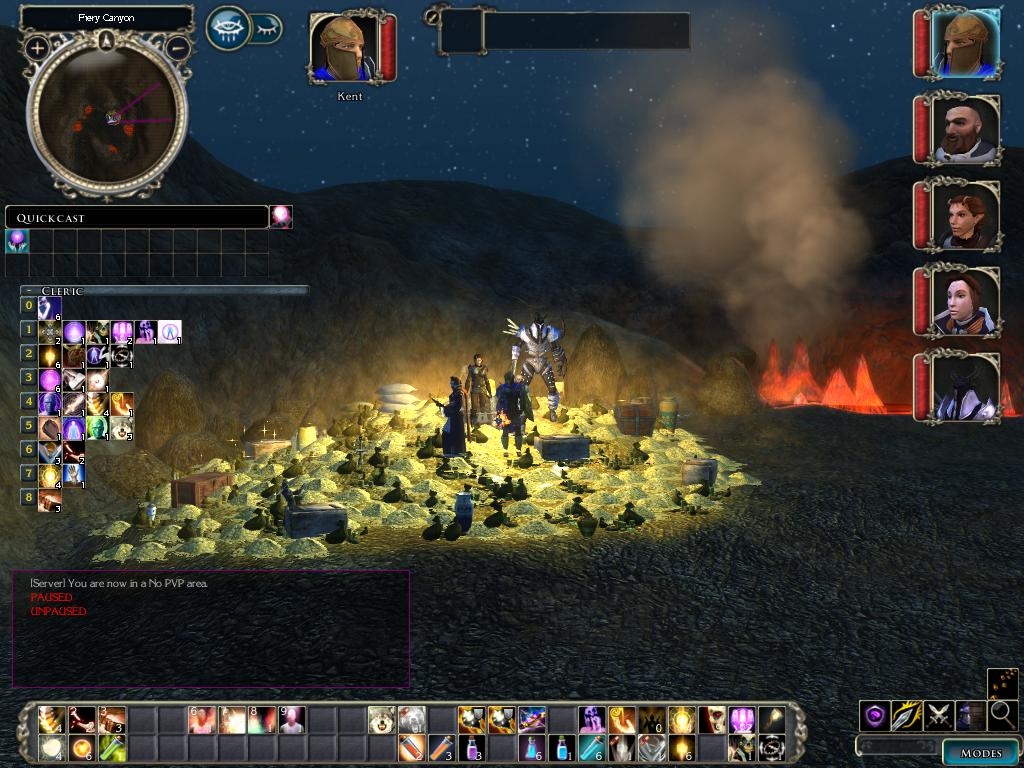Collapse the Cleric spell list panel
Image resolution: width=1024 pixels, height=768 pixels.
click(x=30, y=291)
